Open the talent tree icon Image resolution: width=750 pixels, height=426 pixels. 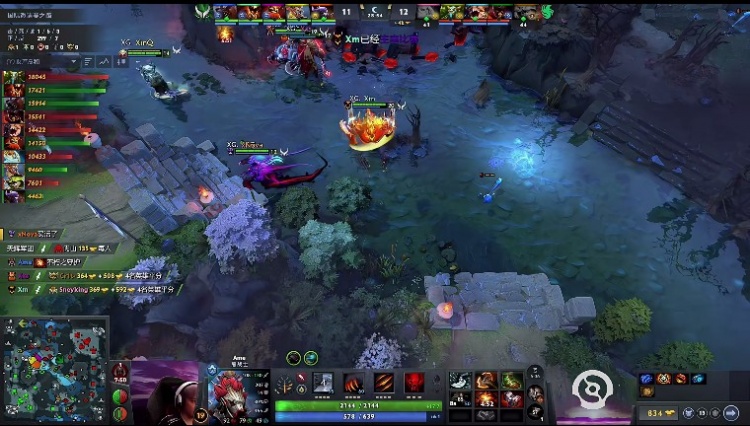[285, 385]
